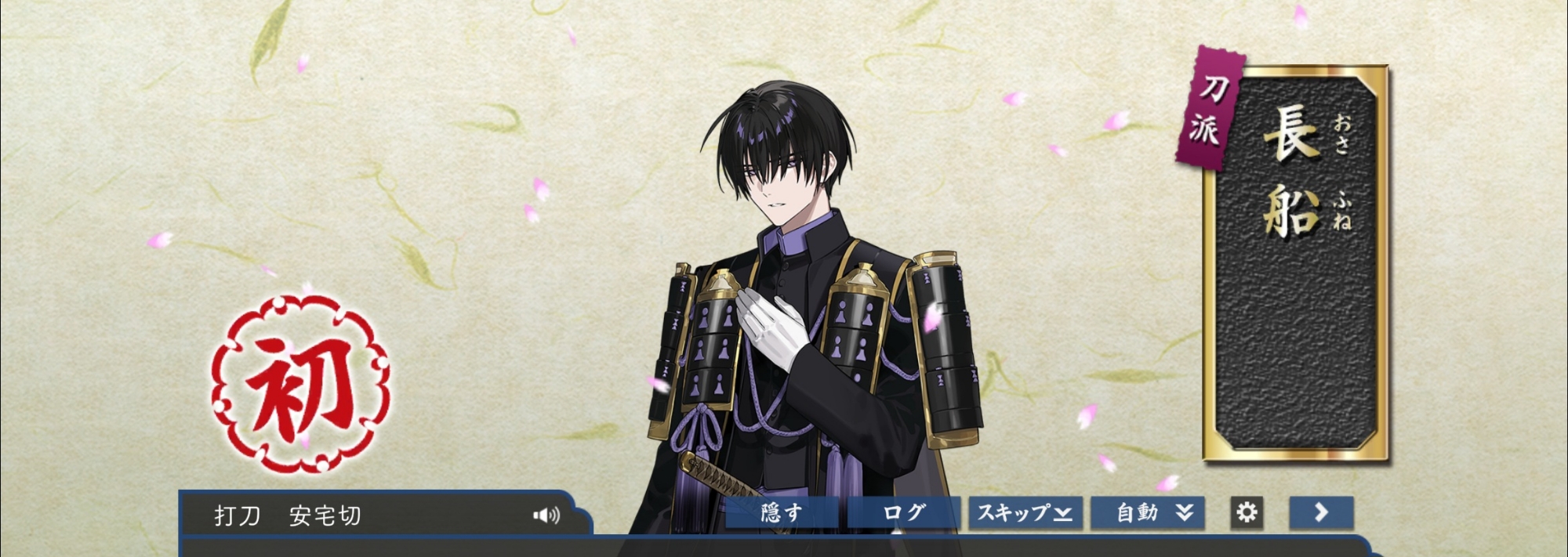
Task: Open the ログ dialogue log
Action: (x=904, y=513)
